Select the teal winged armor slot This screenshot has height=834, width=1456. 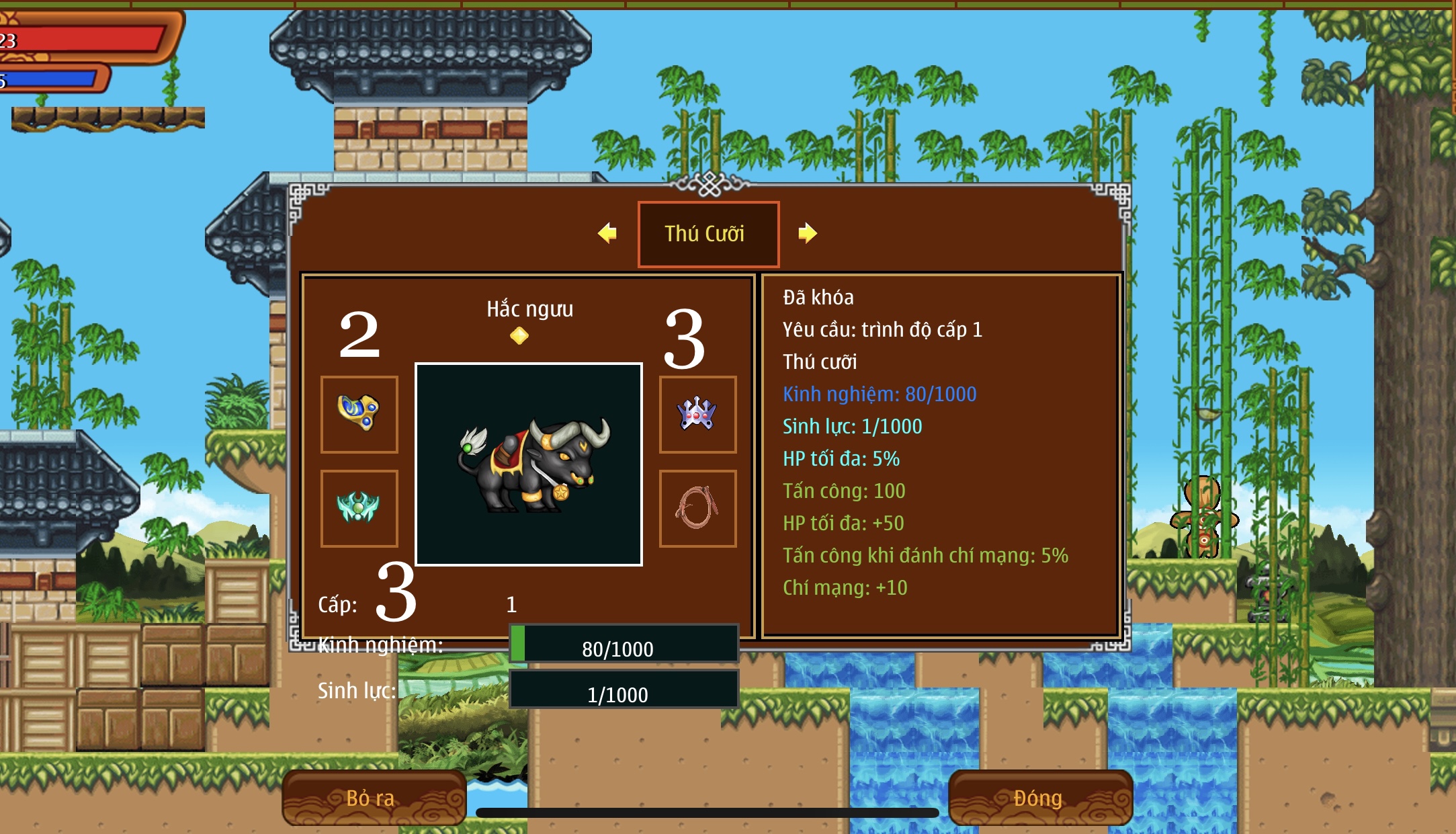pos(359,508)
